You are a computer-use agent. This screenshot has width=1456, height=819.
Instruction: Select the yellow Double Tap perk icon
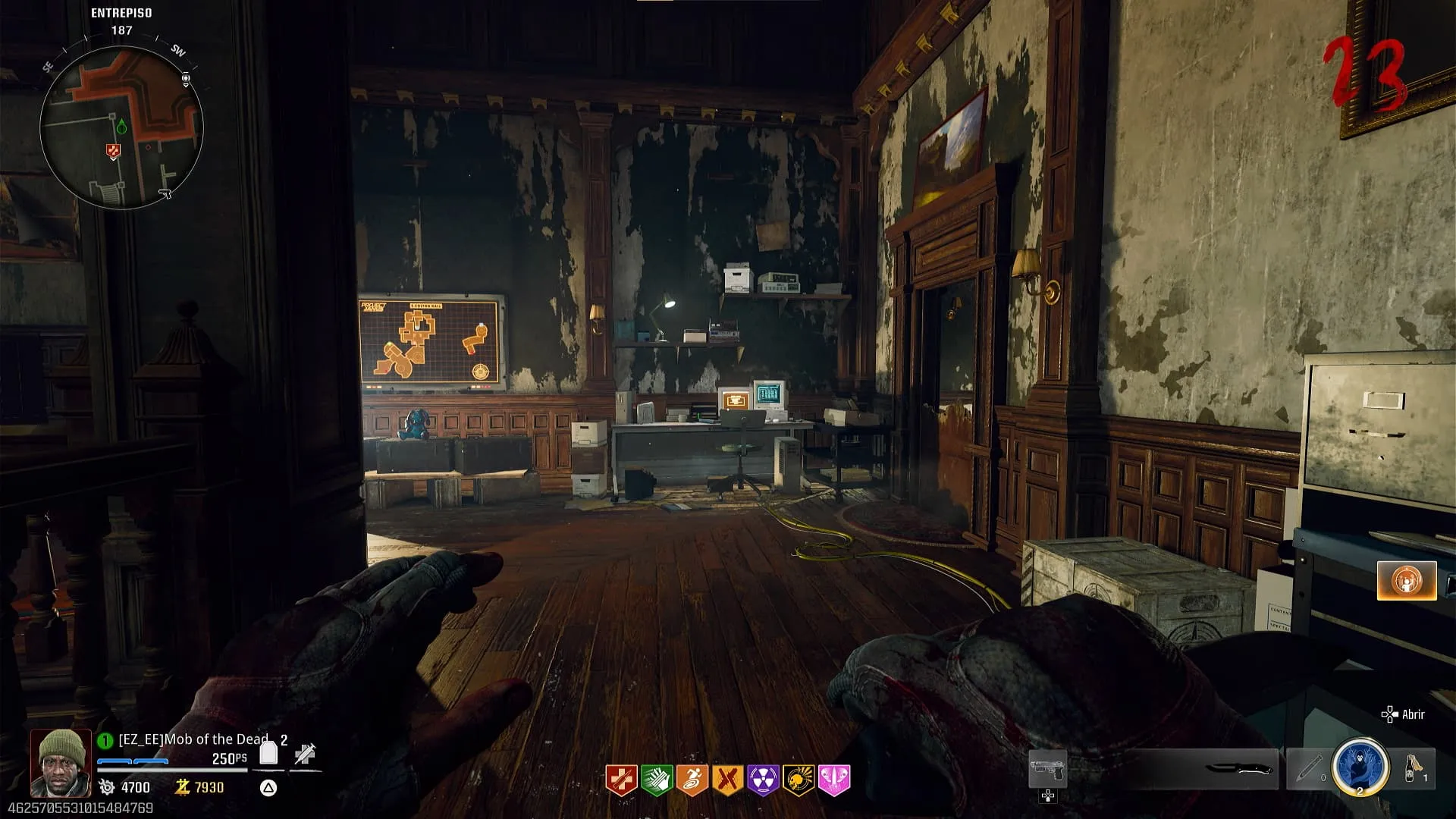click(x=728, y=780)
